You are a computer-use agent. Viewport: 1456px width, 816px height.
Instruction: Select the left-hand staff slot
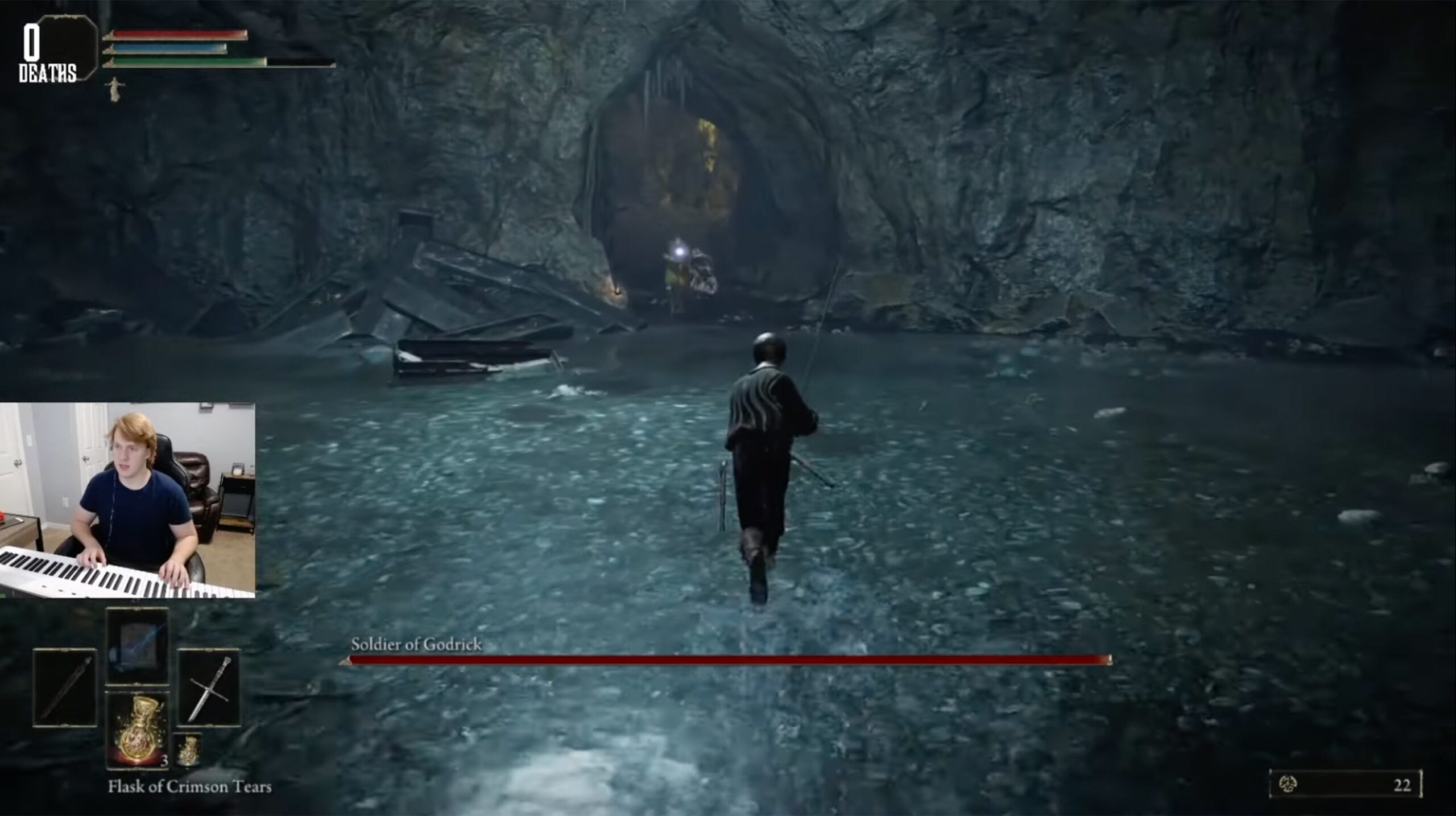(x=65, y=688)
